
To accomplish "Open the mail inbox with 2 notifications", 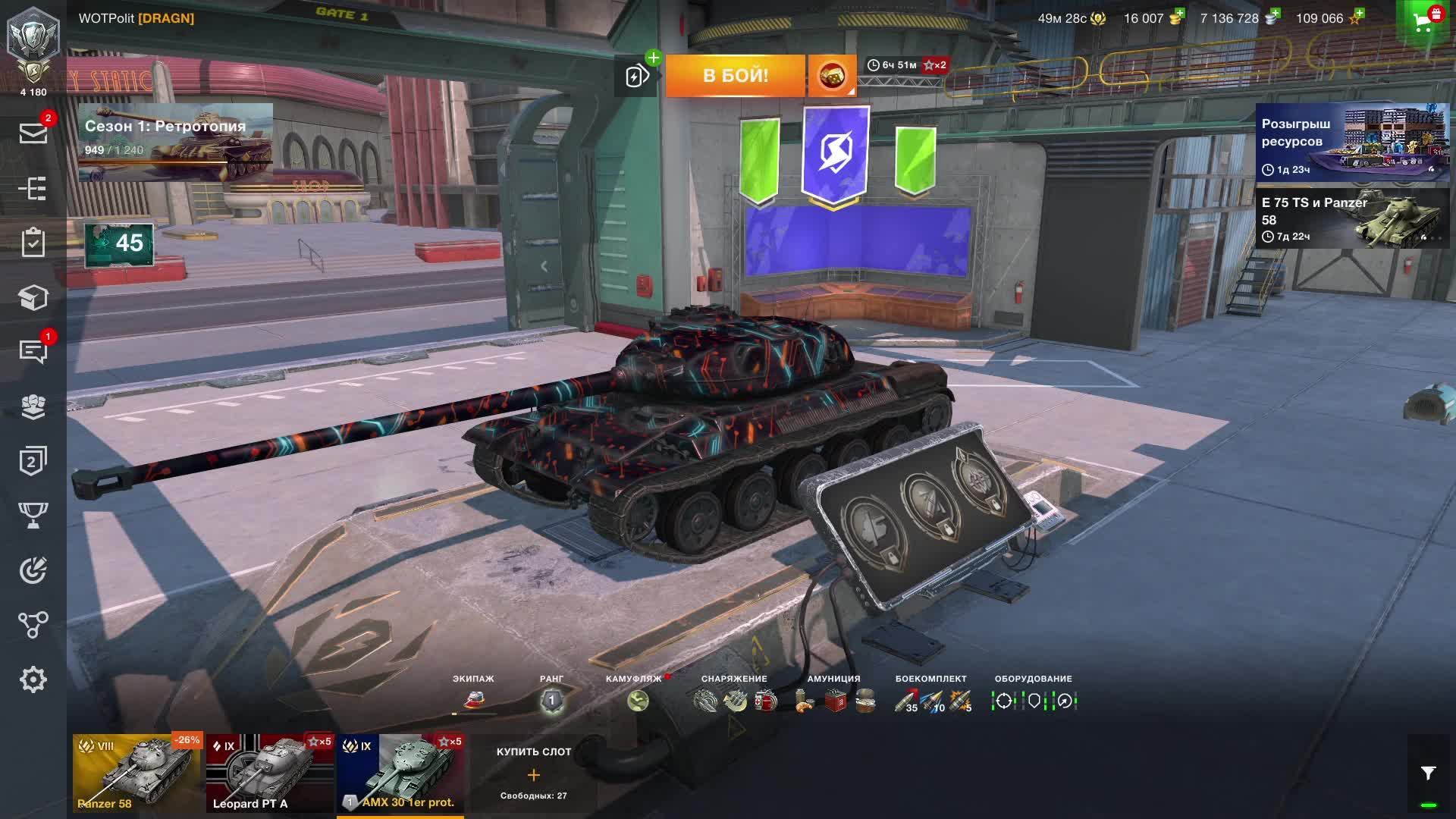I will 33,133.
